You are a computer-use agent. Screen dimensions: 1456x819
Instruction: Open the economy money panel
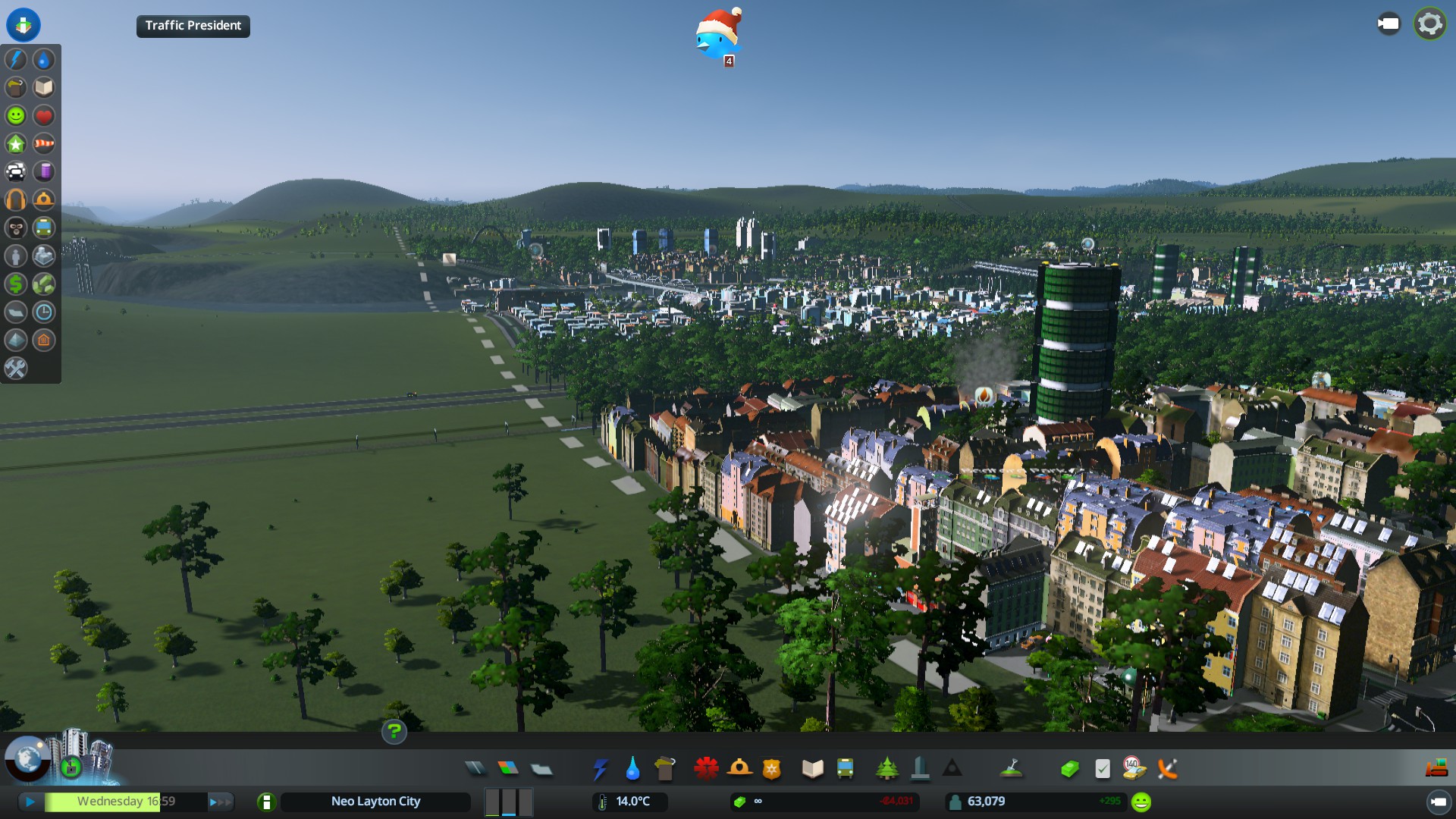[1069, 769]
